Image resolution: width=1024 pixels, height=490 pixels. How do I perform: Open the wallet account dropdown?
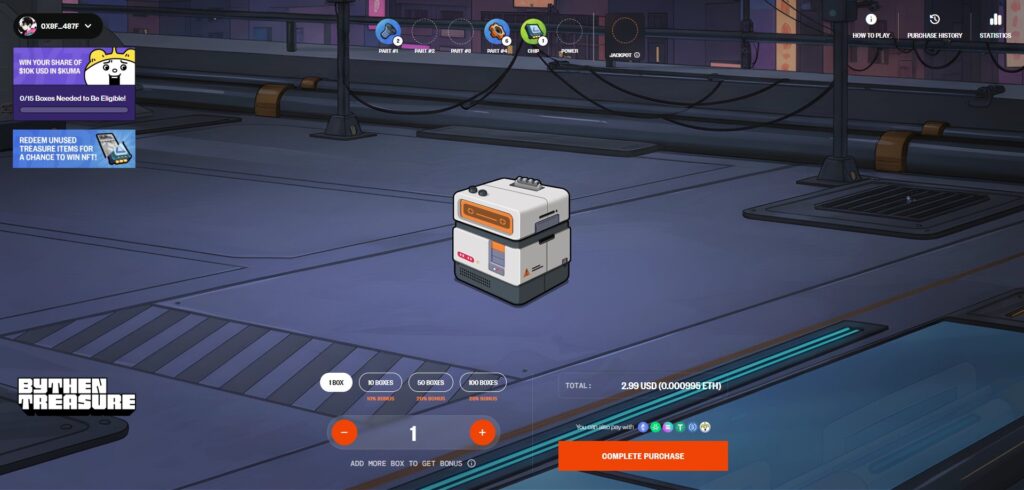(58, 25)
